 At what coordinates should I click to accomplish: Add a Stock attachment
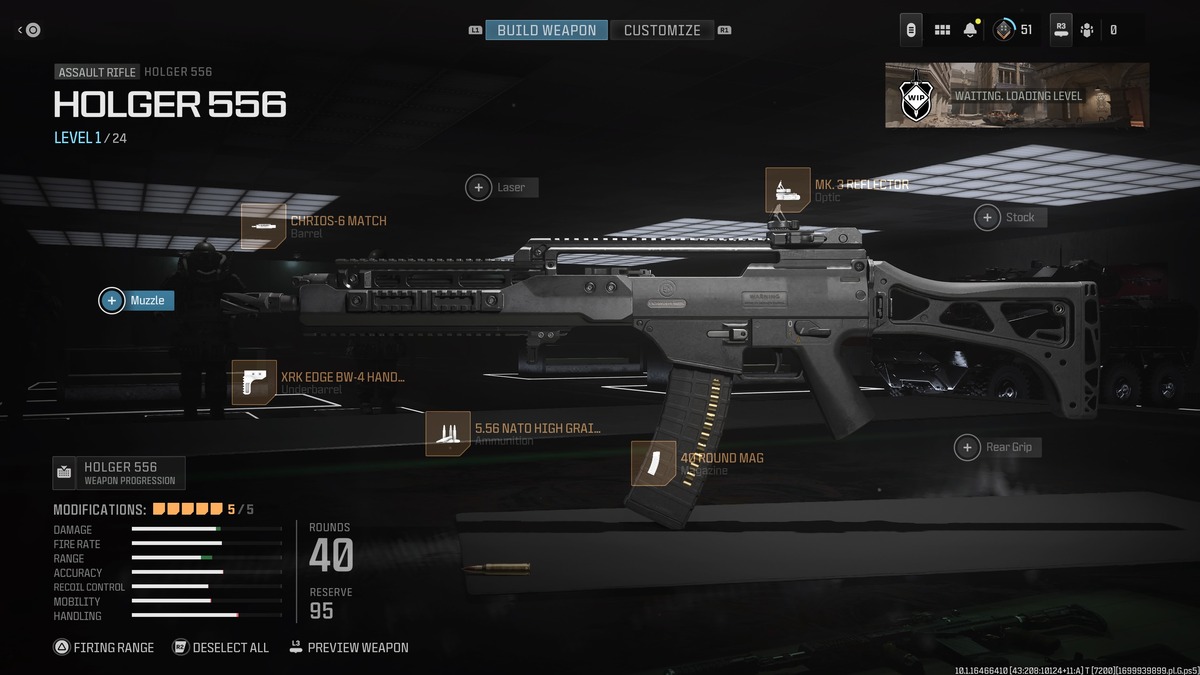pos(1010,217)
